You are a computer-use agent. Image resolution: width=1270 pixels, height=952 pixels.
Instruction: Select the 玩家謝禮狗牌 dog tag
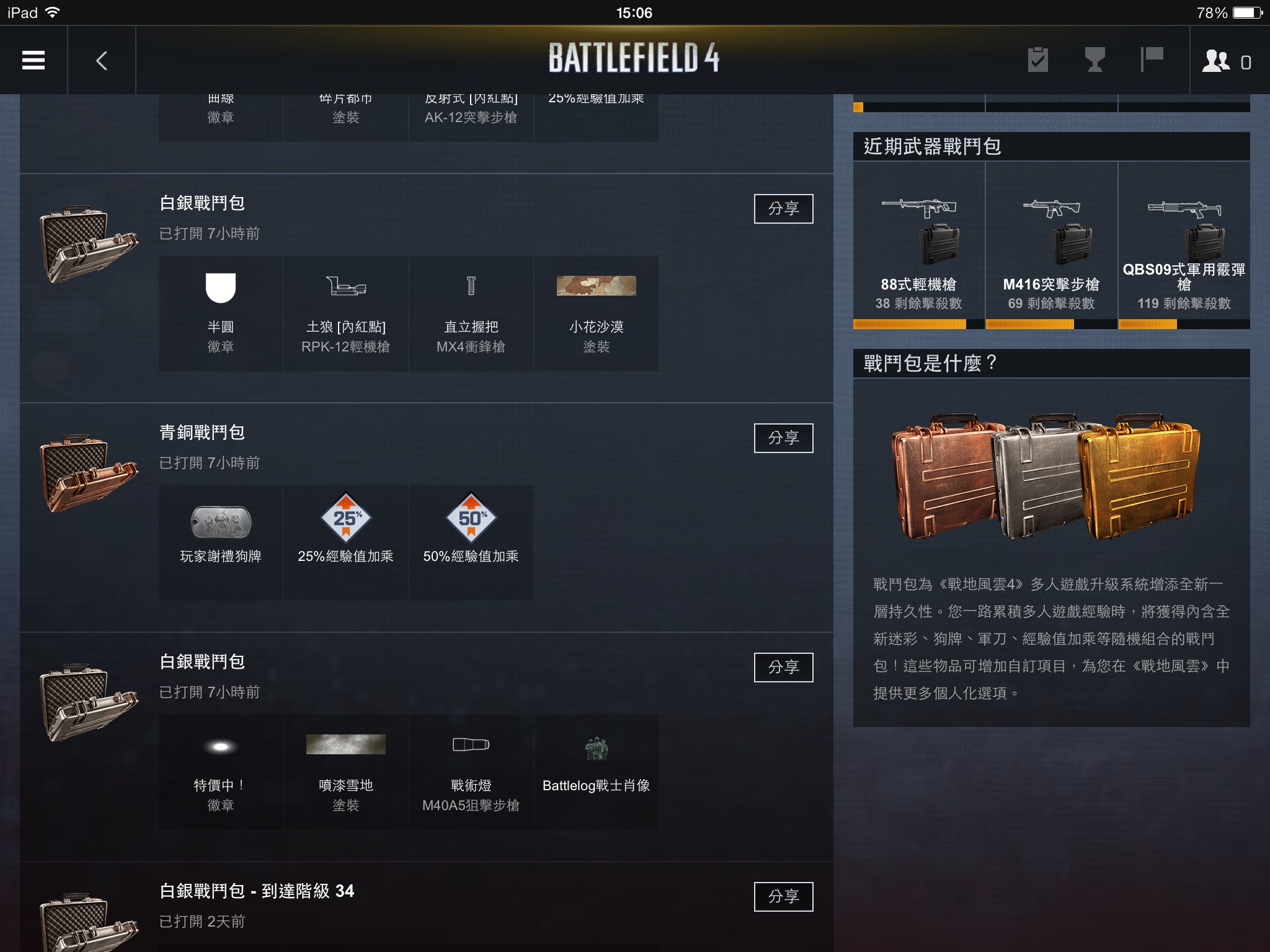[x=221, y=542]
